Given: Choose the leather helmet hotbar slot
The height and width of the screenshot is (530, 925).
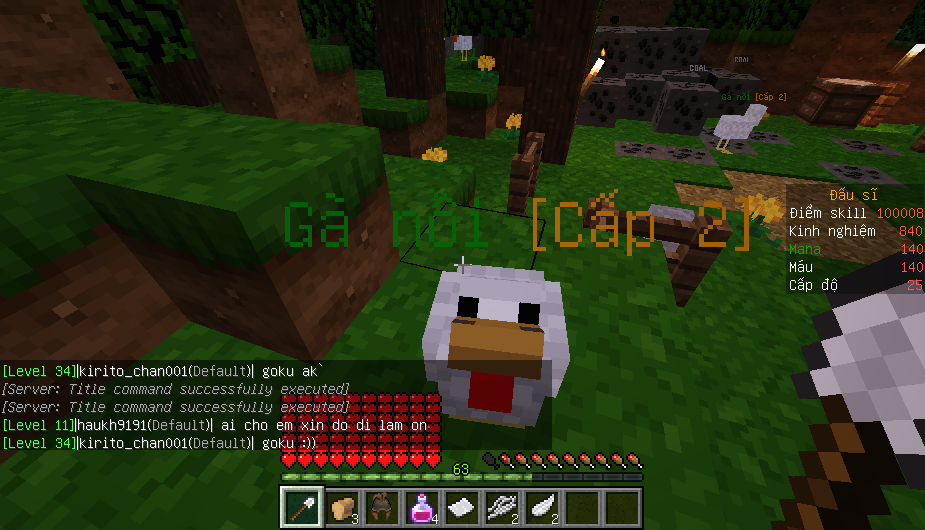Looking at the screenshot, I should click(x=381, y=508).
